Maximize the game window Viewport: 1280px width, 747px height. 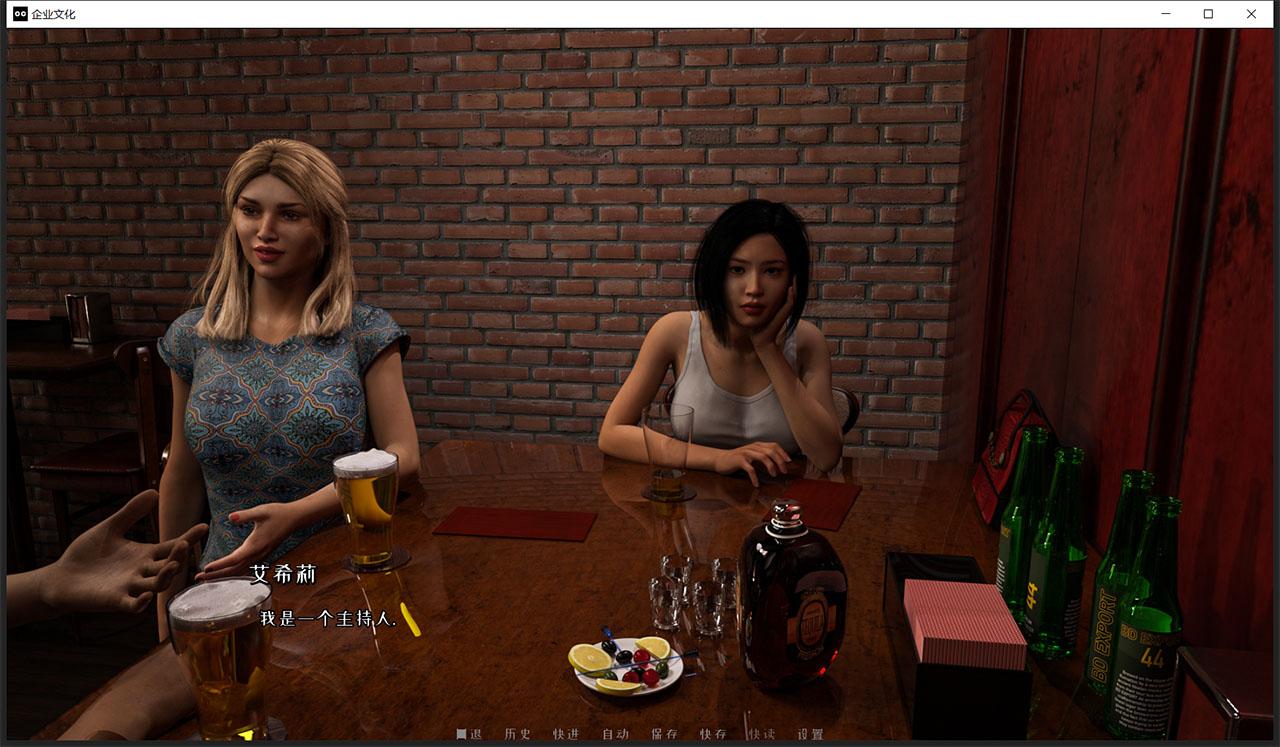coord(1207,14)
